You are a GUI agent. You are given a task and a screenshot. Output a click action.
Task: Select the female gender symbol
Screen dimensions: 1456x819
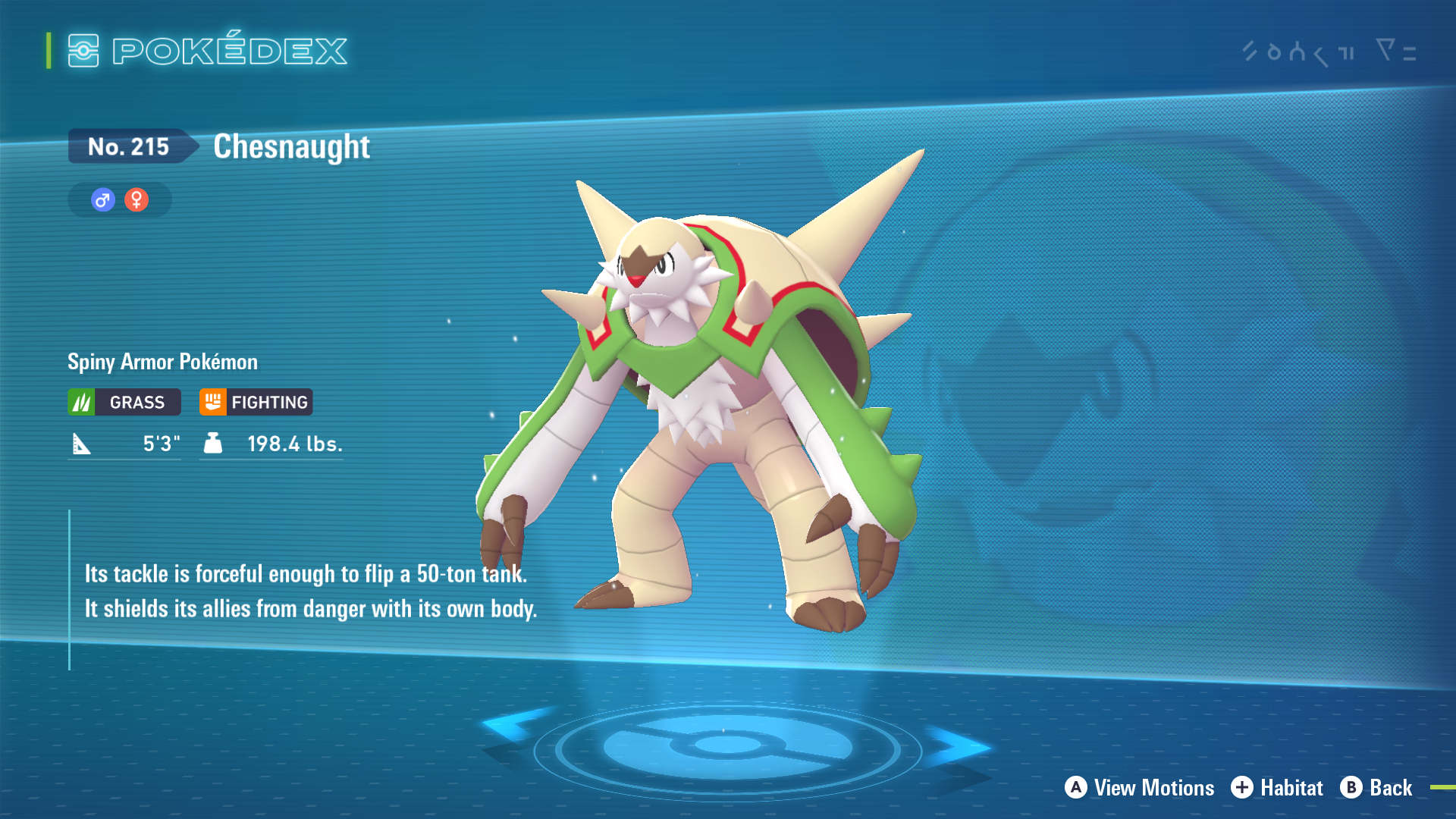(136, 200)
